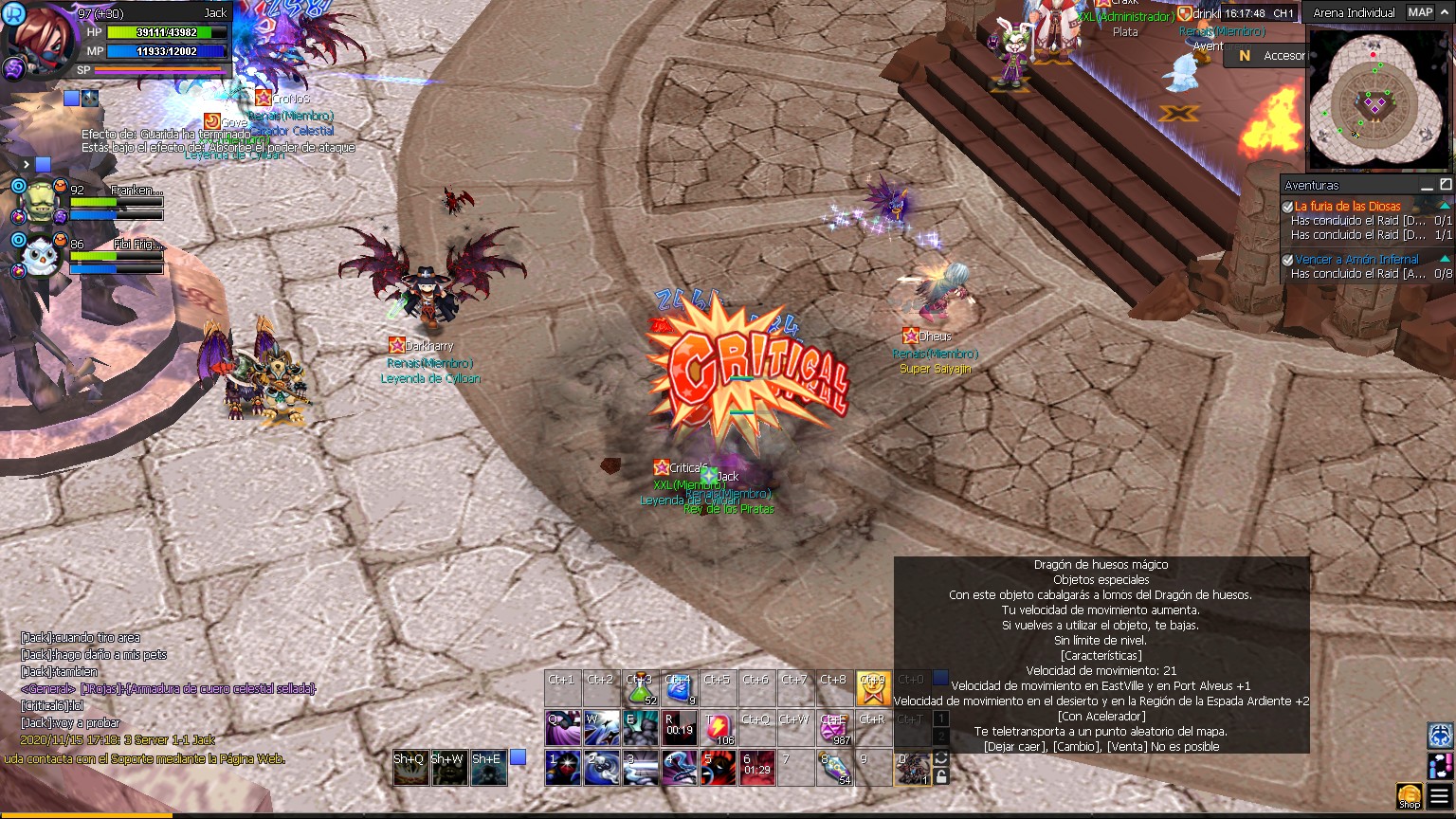Use the bone dragon mount in slot 0
Viewport: 1456px width, 819px height.
(x=912, y=768)
